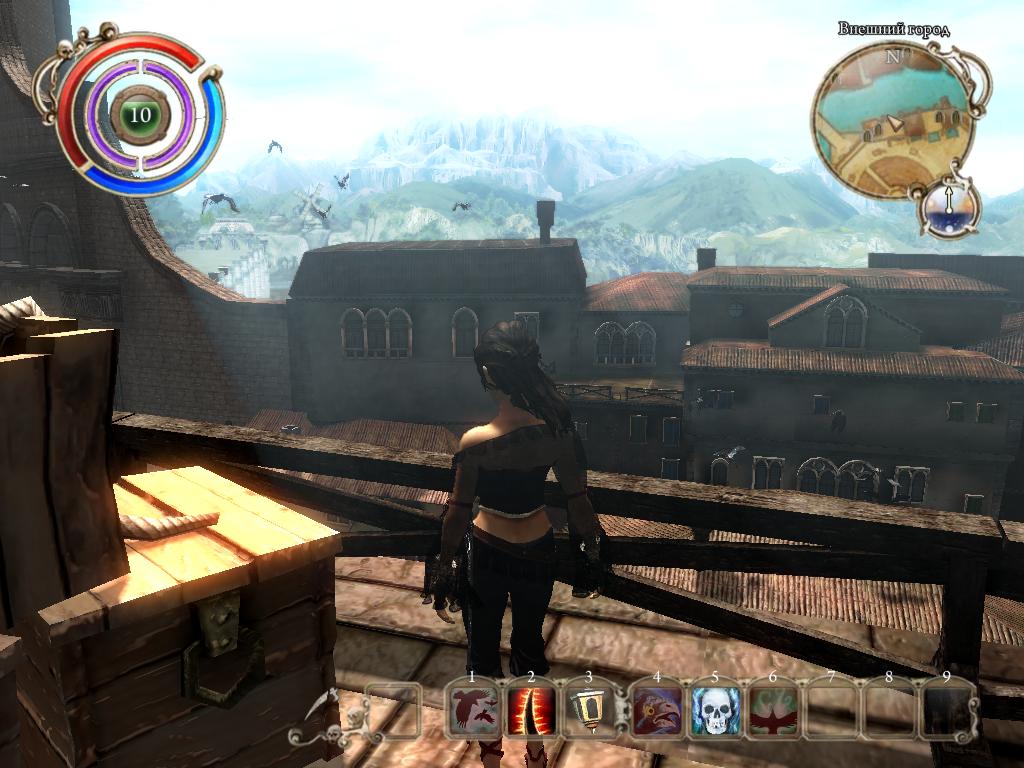
Task: Activate the eagle head ability
Action: coord(656,711)
